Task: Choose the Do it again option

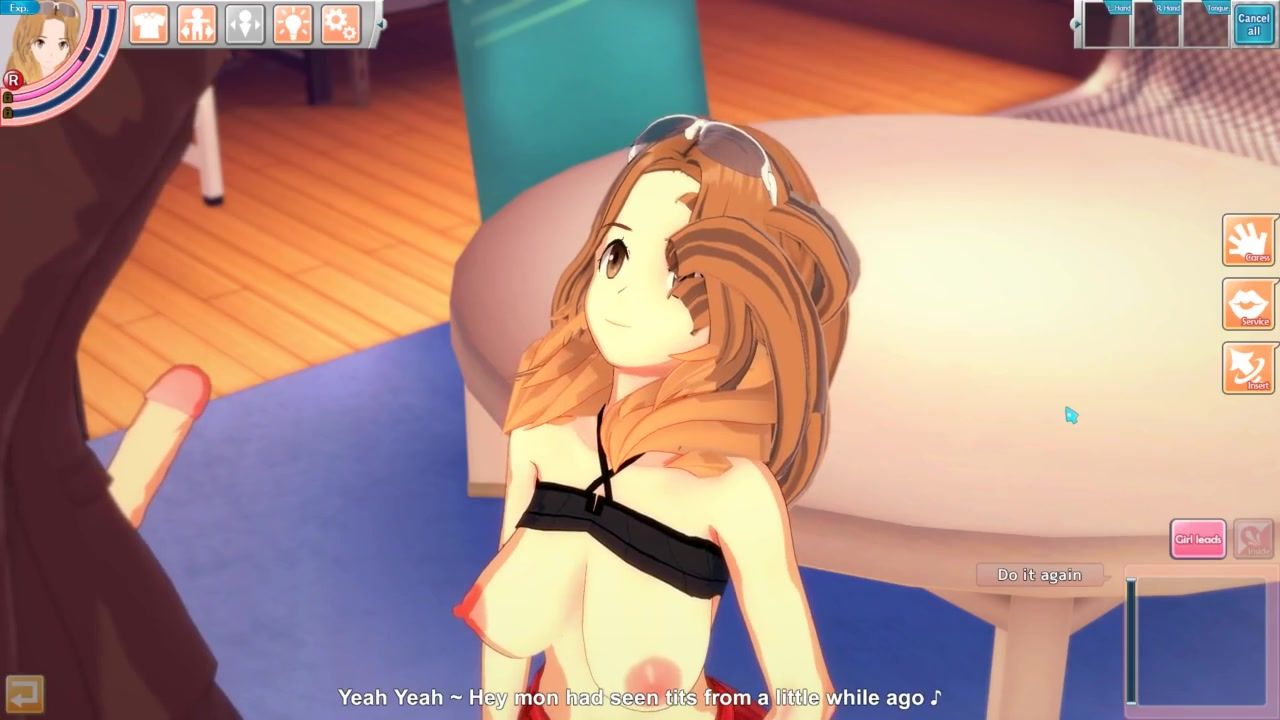Action: [1039, 575]
